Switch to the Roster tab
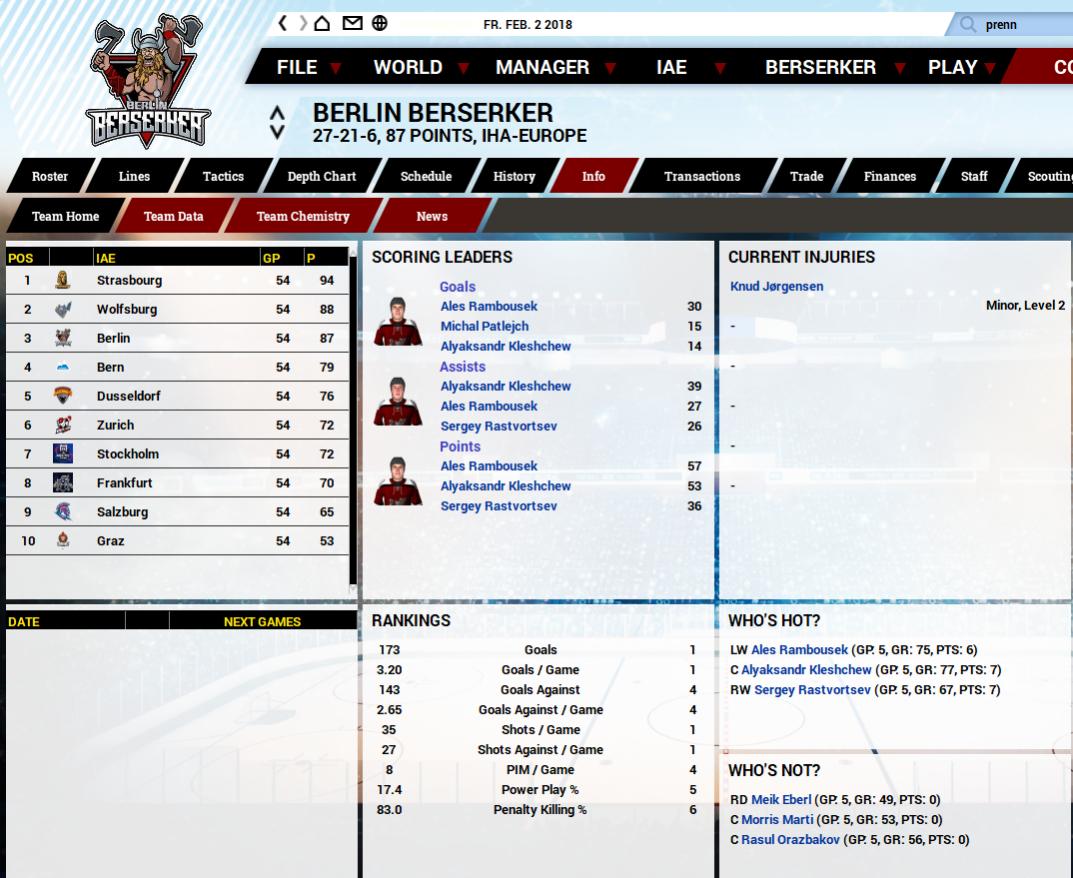 click(50, 177)
